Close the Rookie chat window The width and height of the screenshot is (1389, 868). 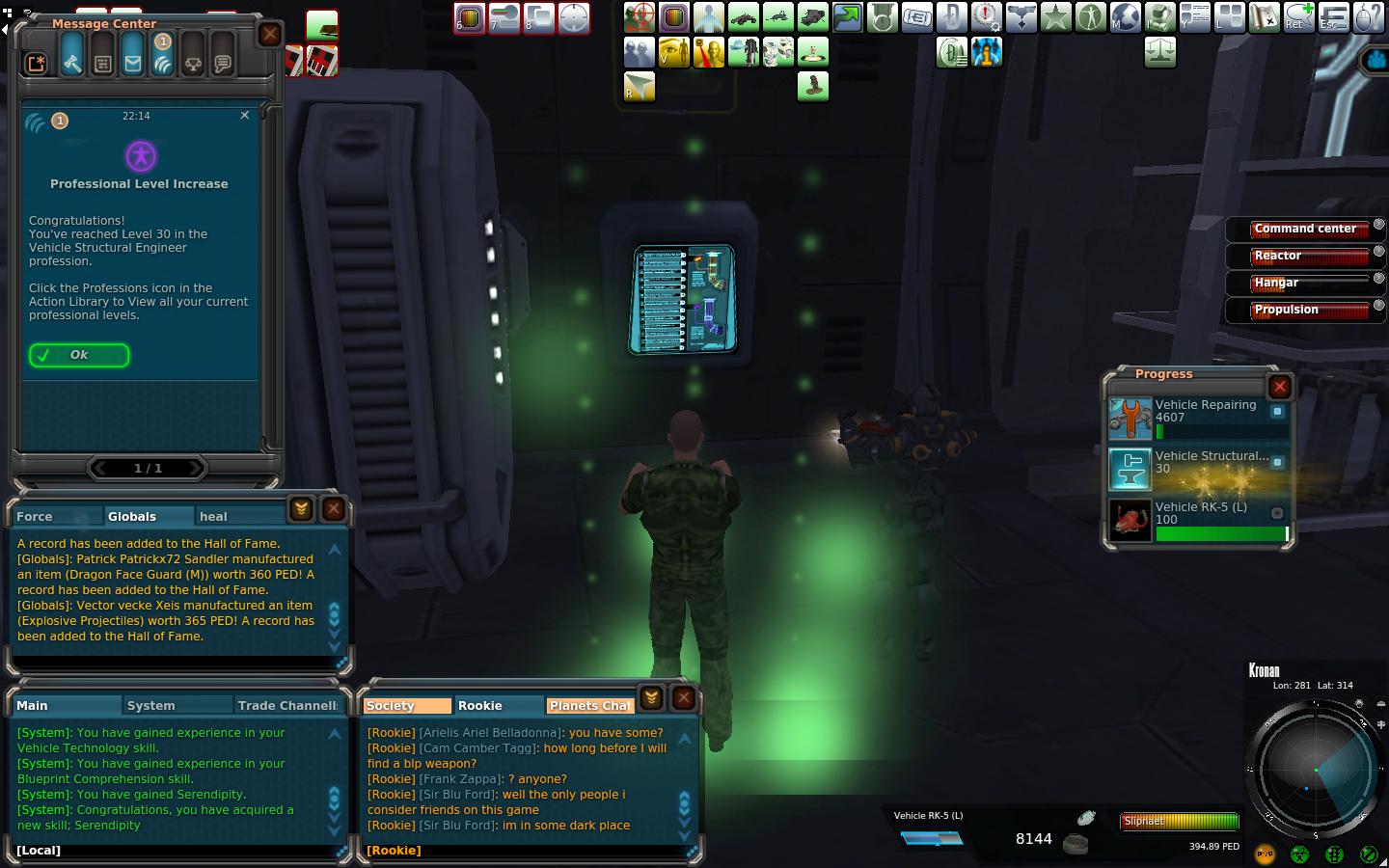pos(684,697)
